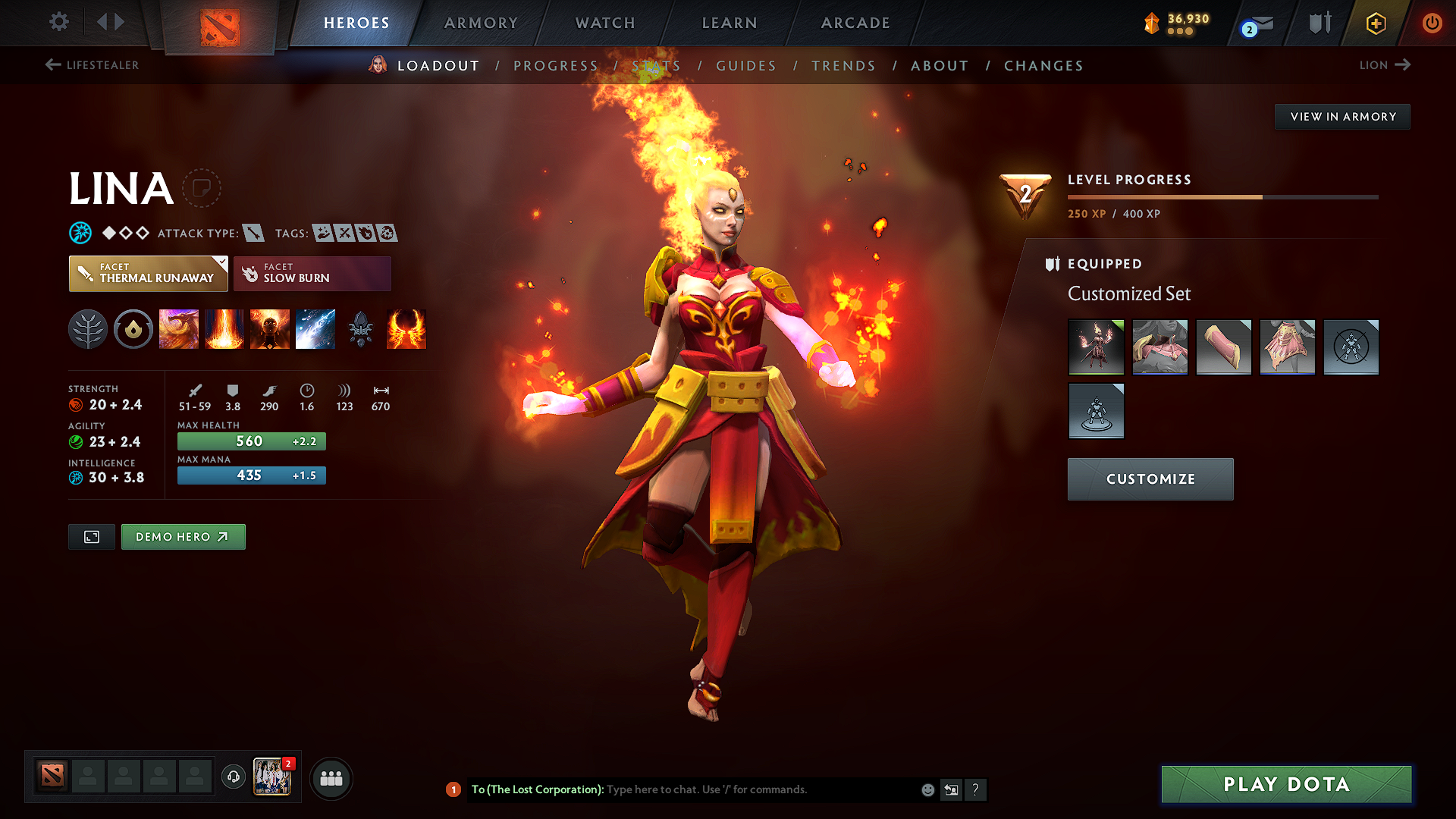Select the Laguna Blade ability icon
This screenshot has height=819, width=1456.
[315, 329]
